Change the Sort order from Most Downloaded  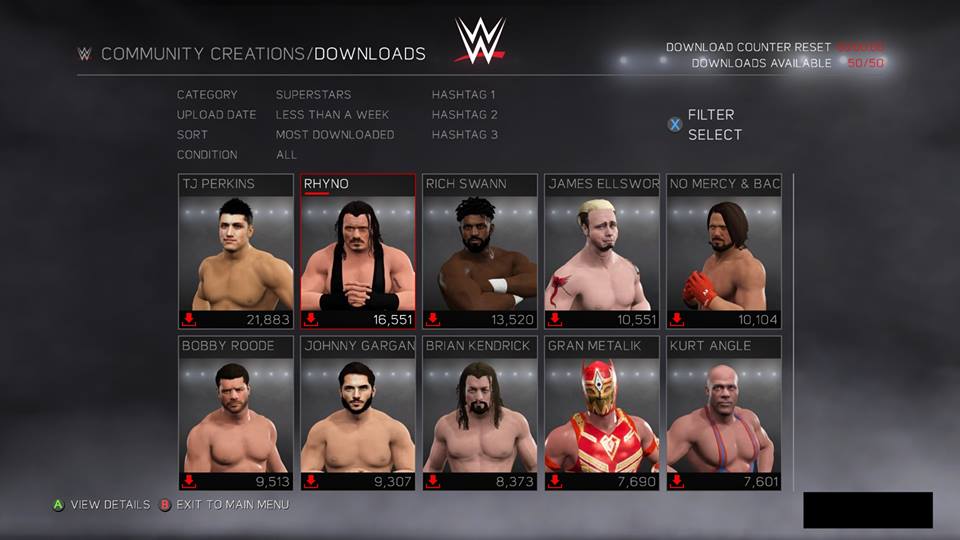(335, 135)
